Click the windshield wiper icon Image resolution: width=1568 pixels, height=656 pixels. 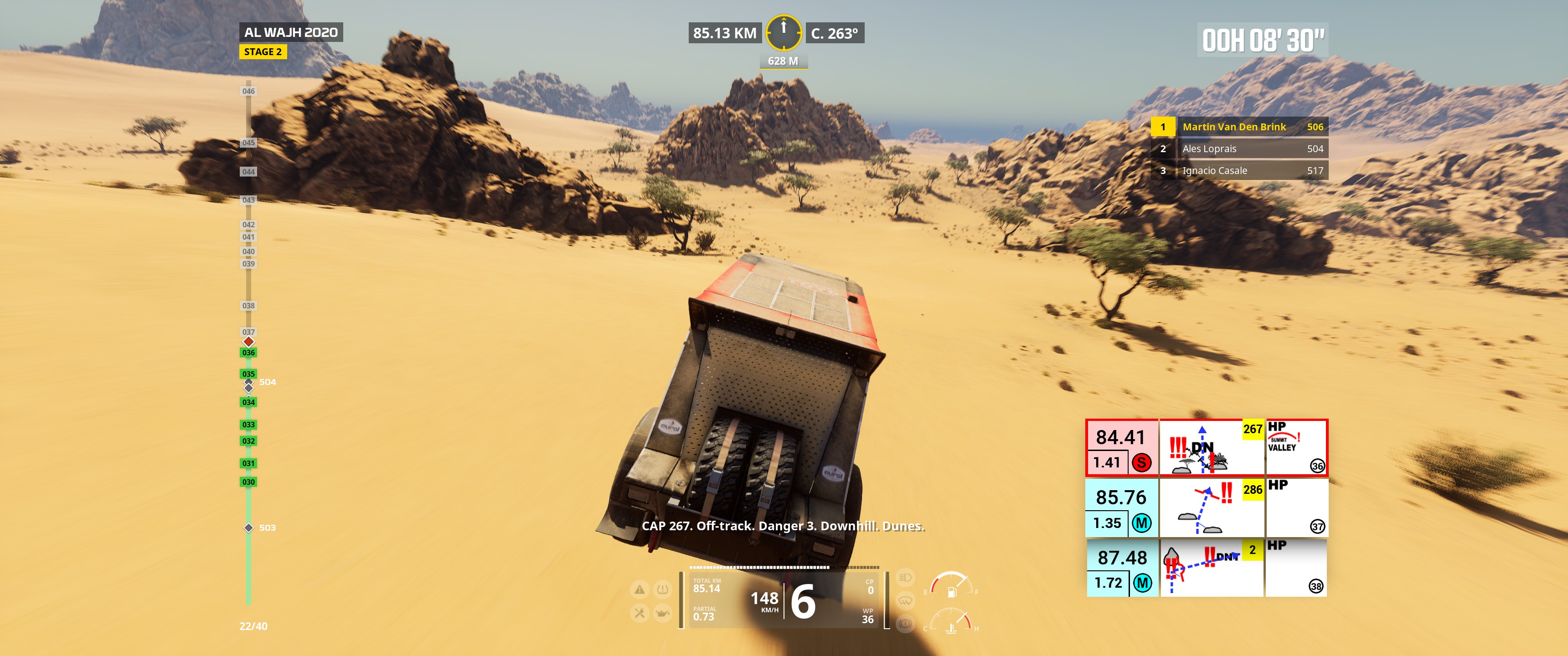[x=905, y=600]
